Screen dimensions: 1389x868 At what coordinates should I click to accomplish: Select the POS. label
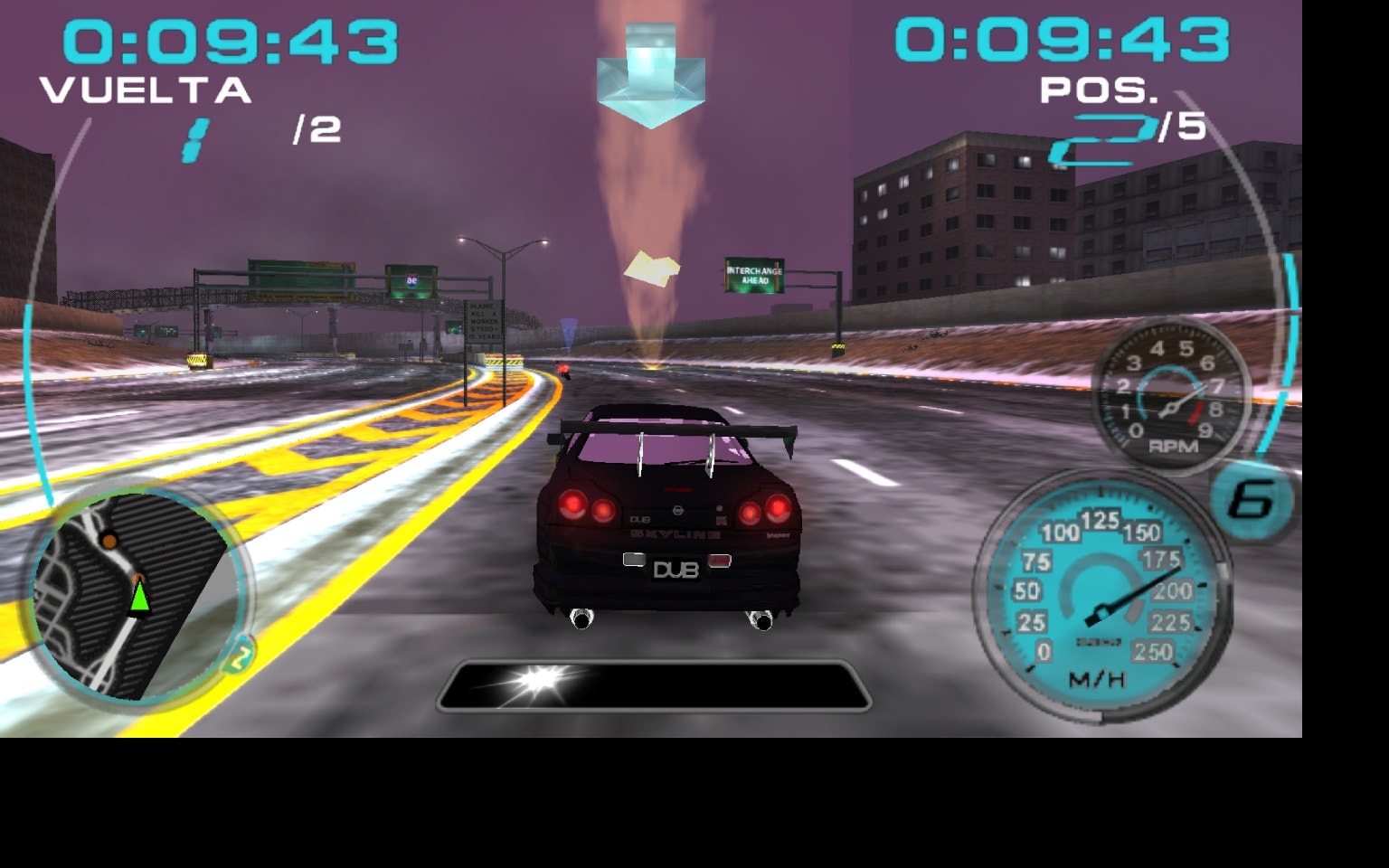pyautogui.click(x=1100, y=90)
